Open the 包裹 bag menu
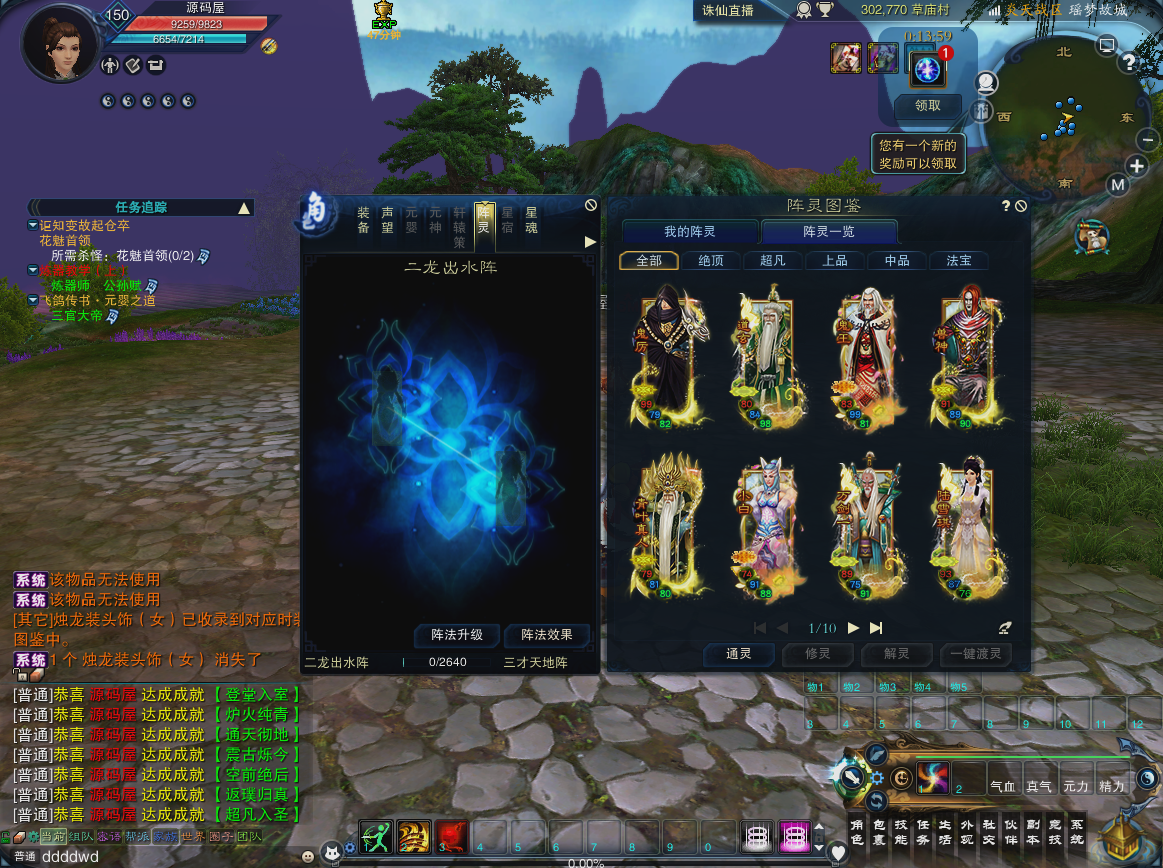 click(879, 832)
